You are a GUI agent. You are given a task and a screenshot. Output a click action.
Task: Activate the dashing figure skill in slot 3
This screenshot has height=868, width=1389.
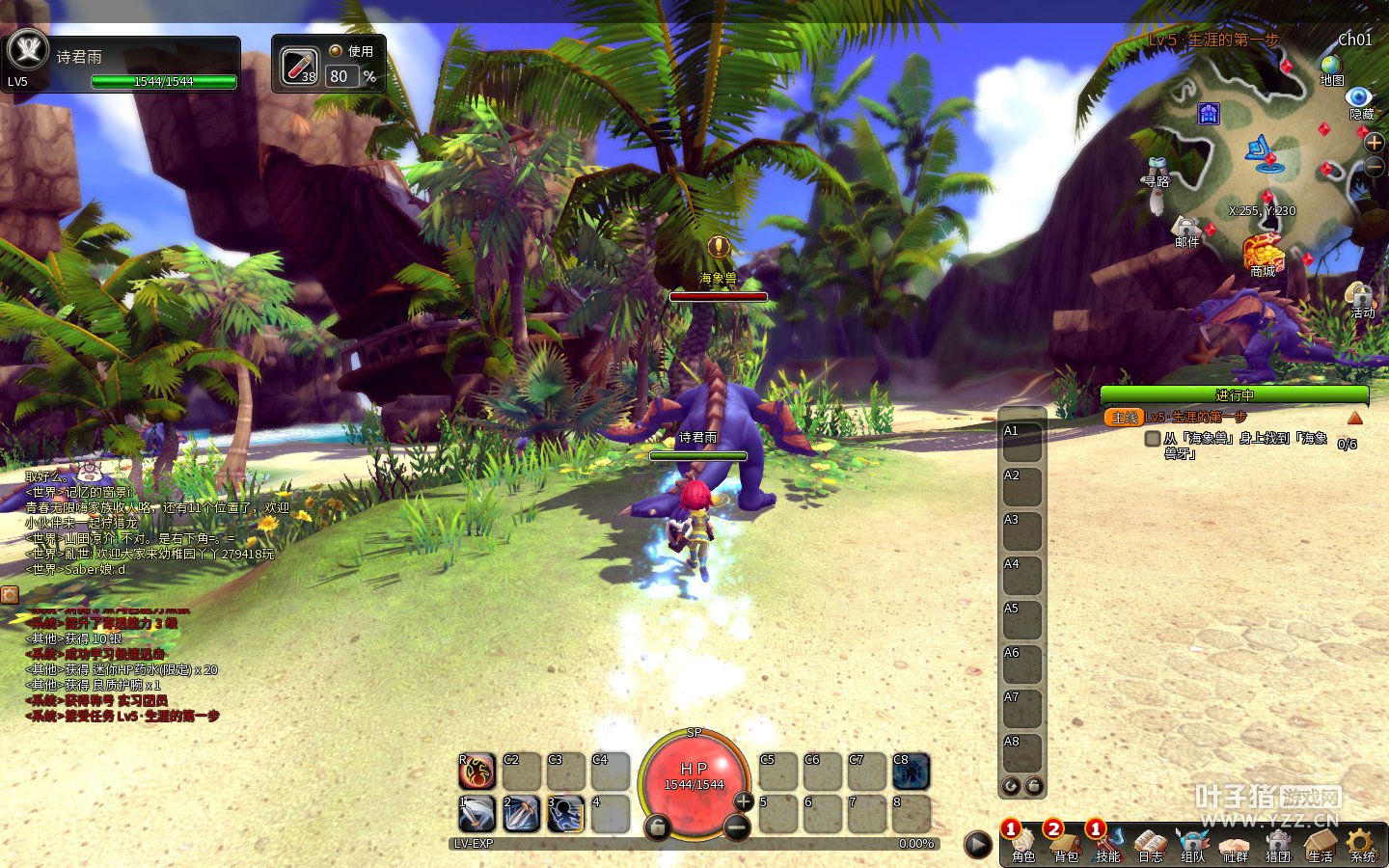coord(565,814)
